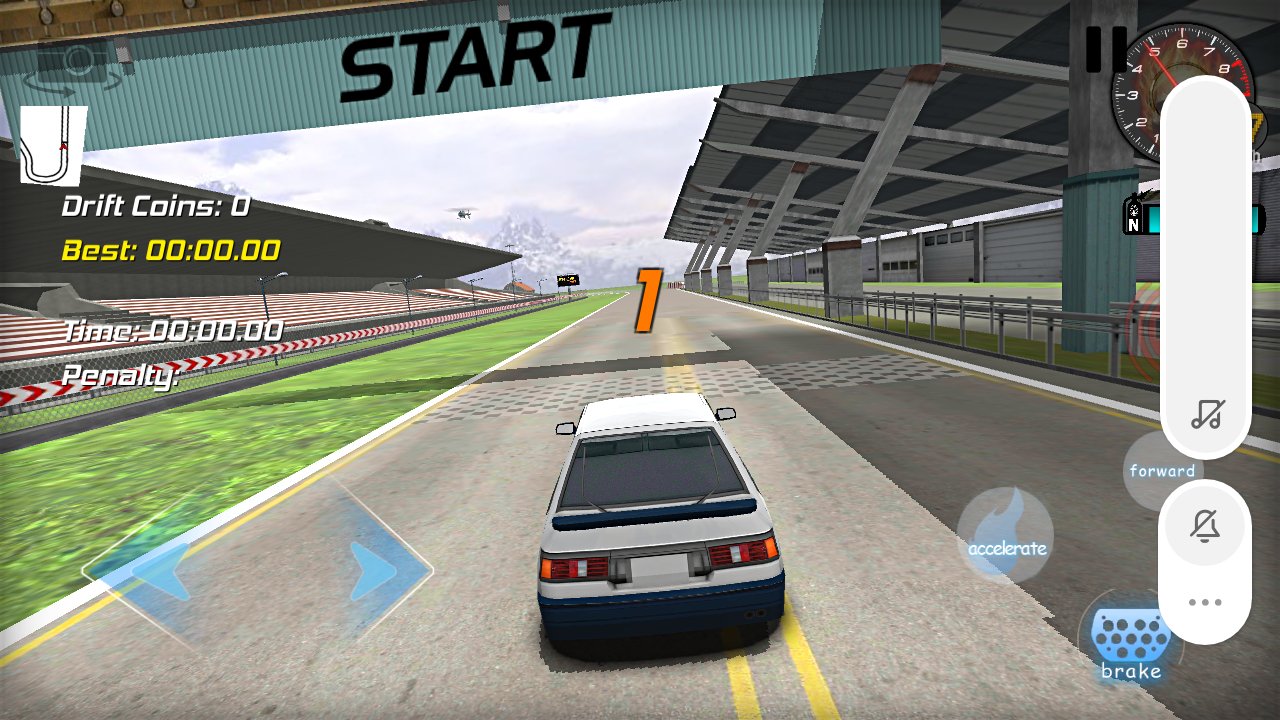Open more volume options via three dots

1205,602
